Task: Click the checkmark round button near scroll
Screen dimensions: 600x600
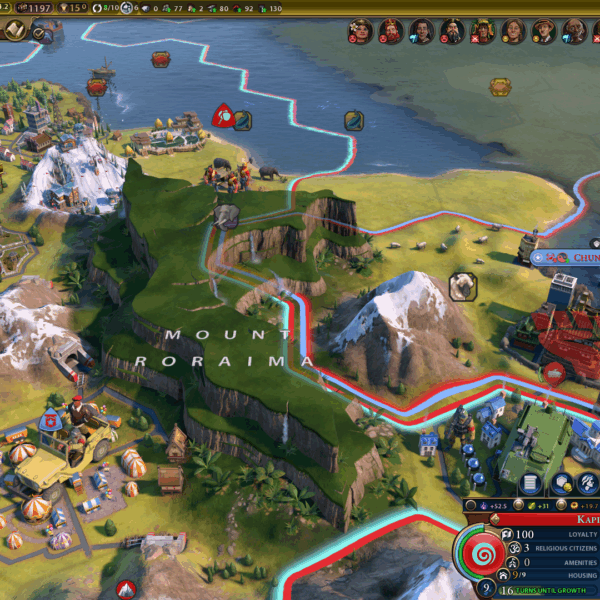Action: [41, 33]
